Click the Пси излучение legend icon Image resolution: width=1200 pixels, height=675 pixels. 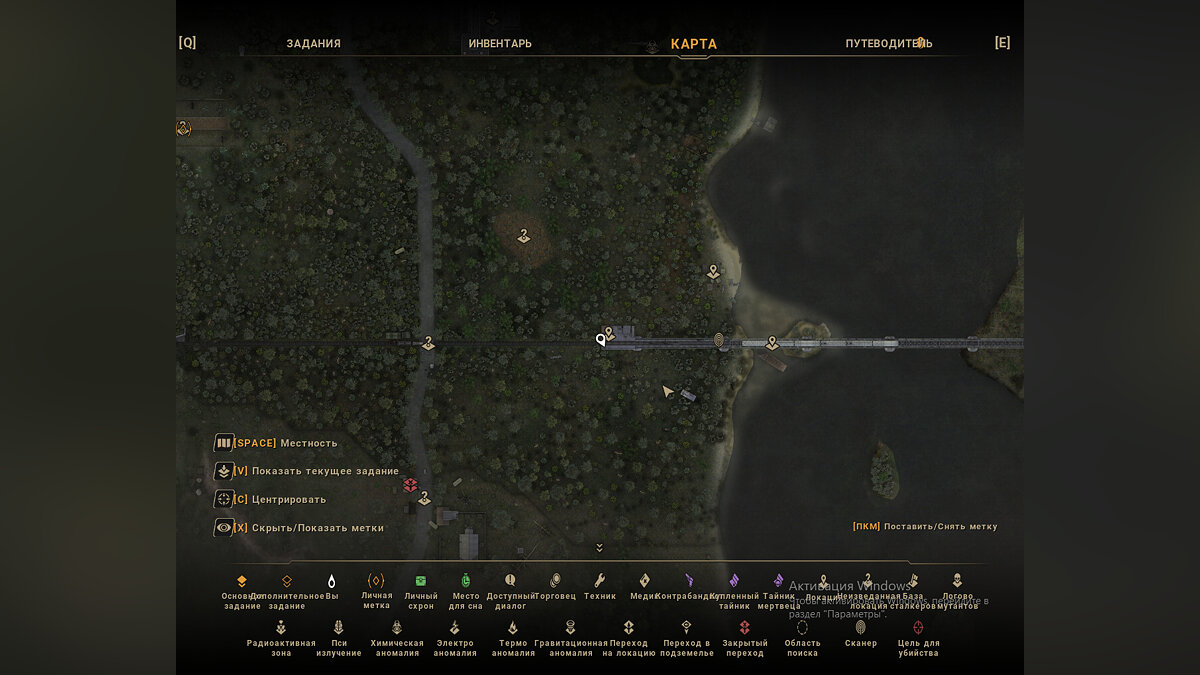[x=338, y=628]
